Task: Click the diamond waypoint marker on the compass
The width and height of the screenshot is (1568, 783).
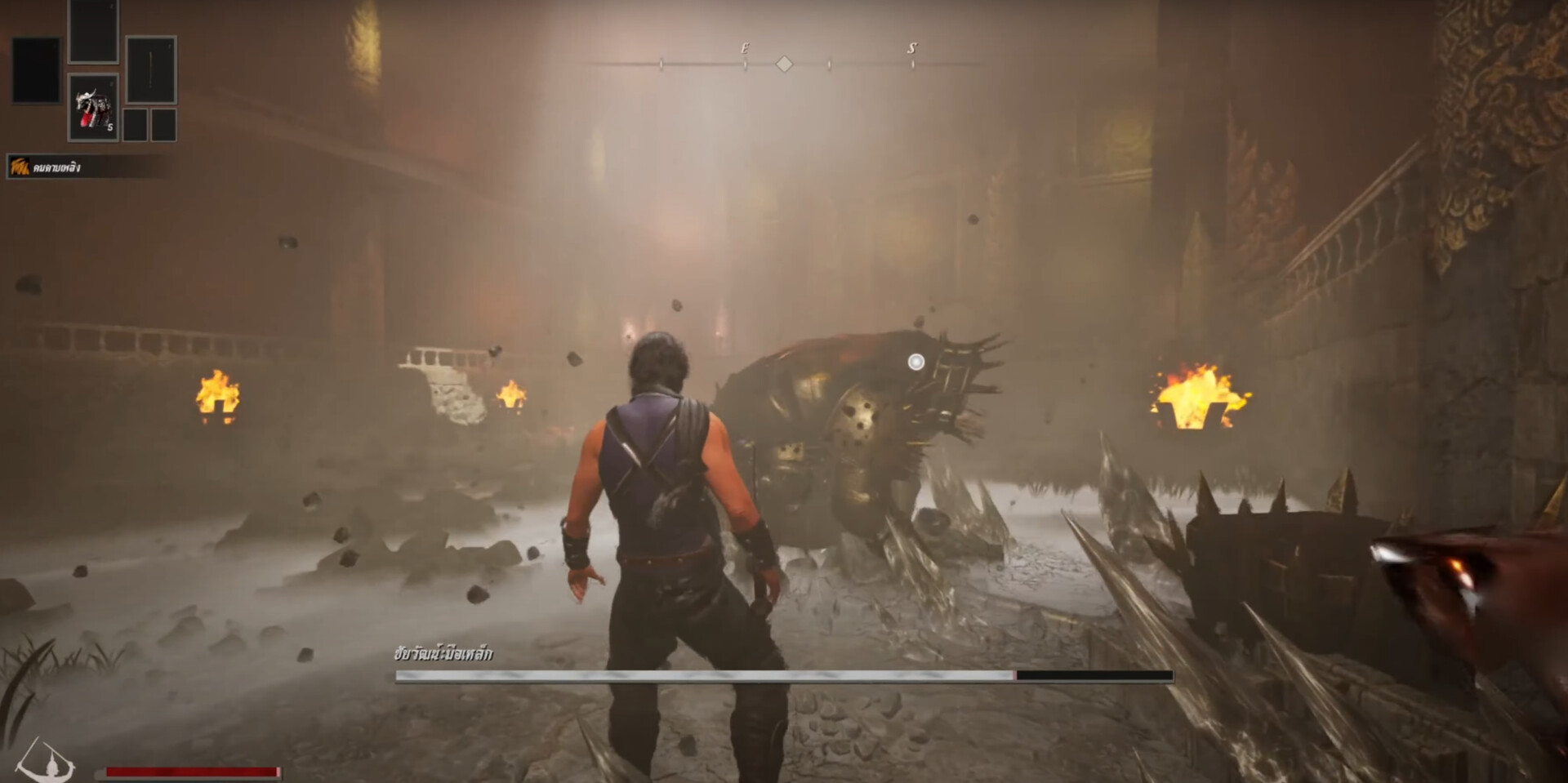Action: [x=786, y=64]
